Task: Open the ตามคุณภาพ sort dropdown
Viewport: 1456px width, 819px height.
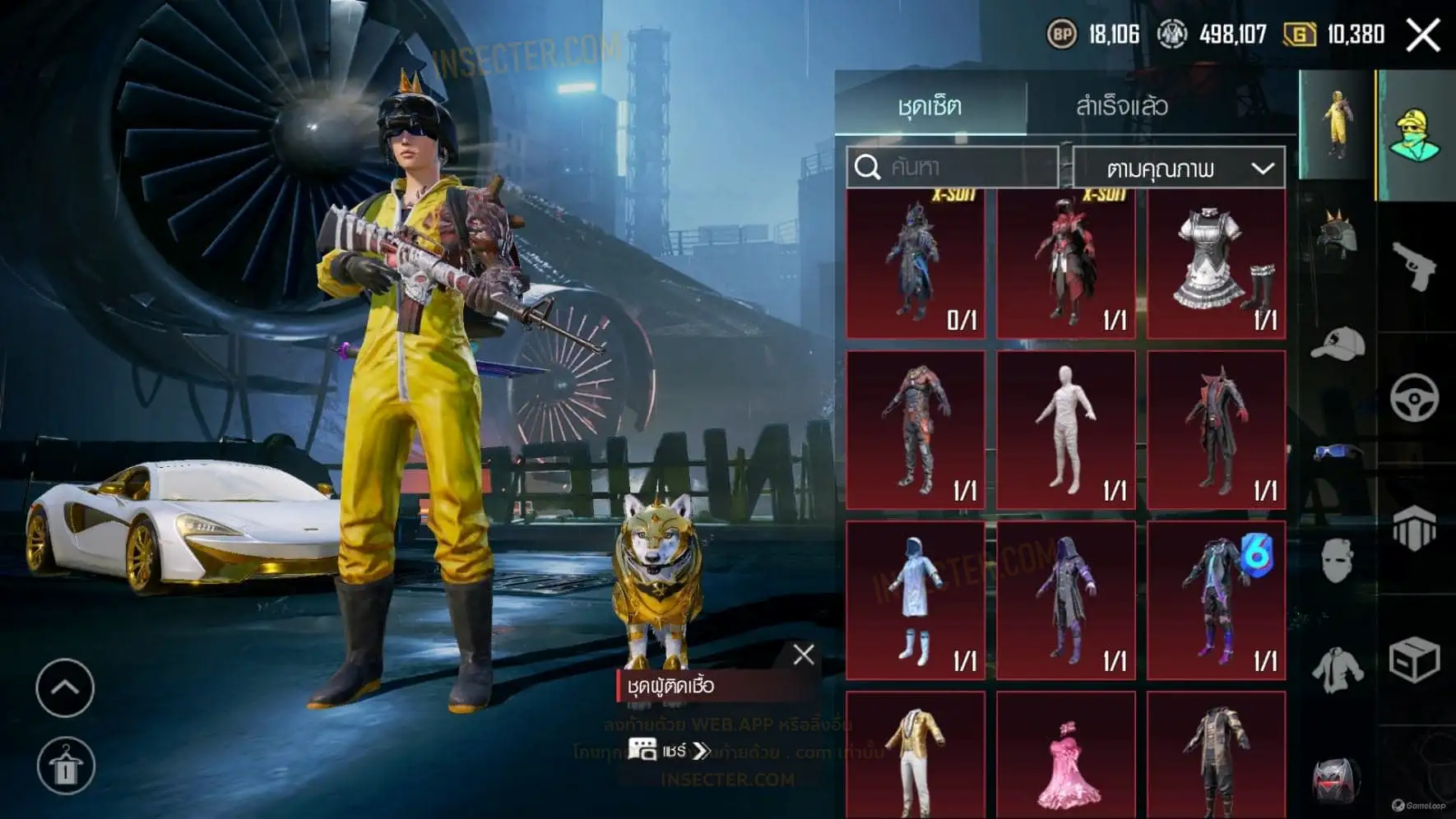Action: click(1179, 169)
